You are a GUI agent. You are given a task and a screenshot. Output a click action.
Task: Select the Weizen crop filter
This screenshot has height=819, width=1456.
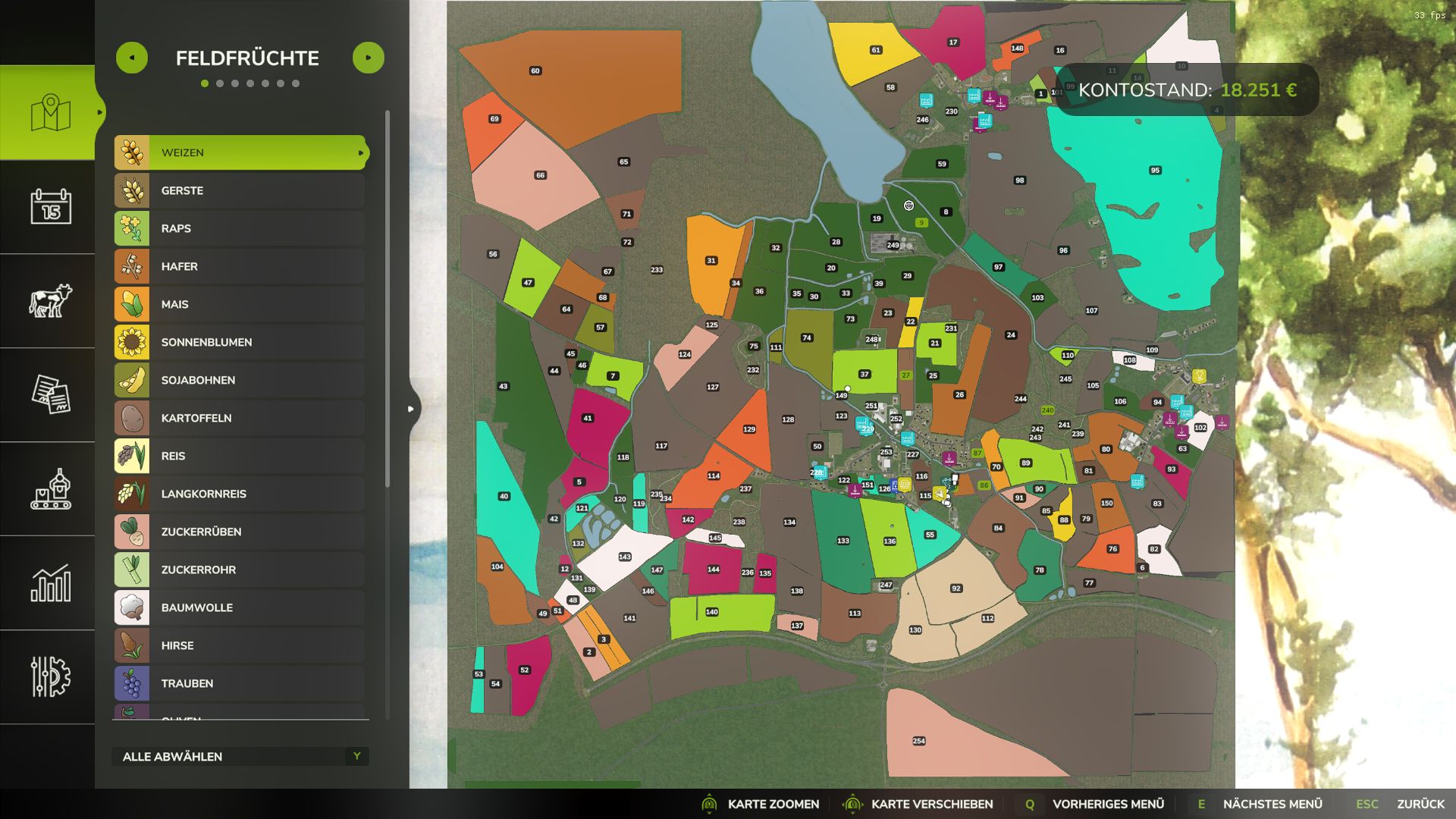point(240,152)
